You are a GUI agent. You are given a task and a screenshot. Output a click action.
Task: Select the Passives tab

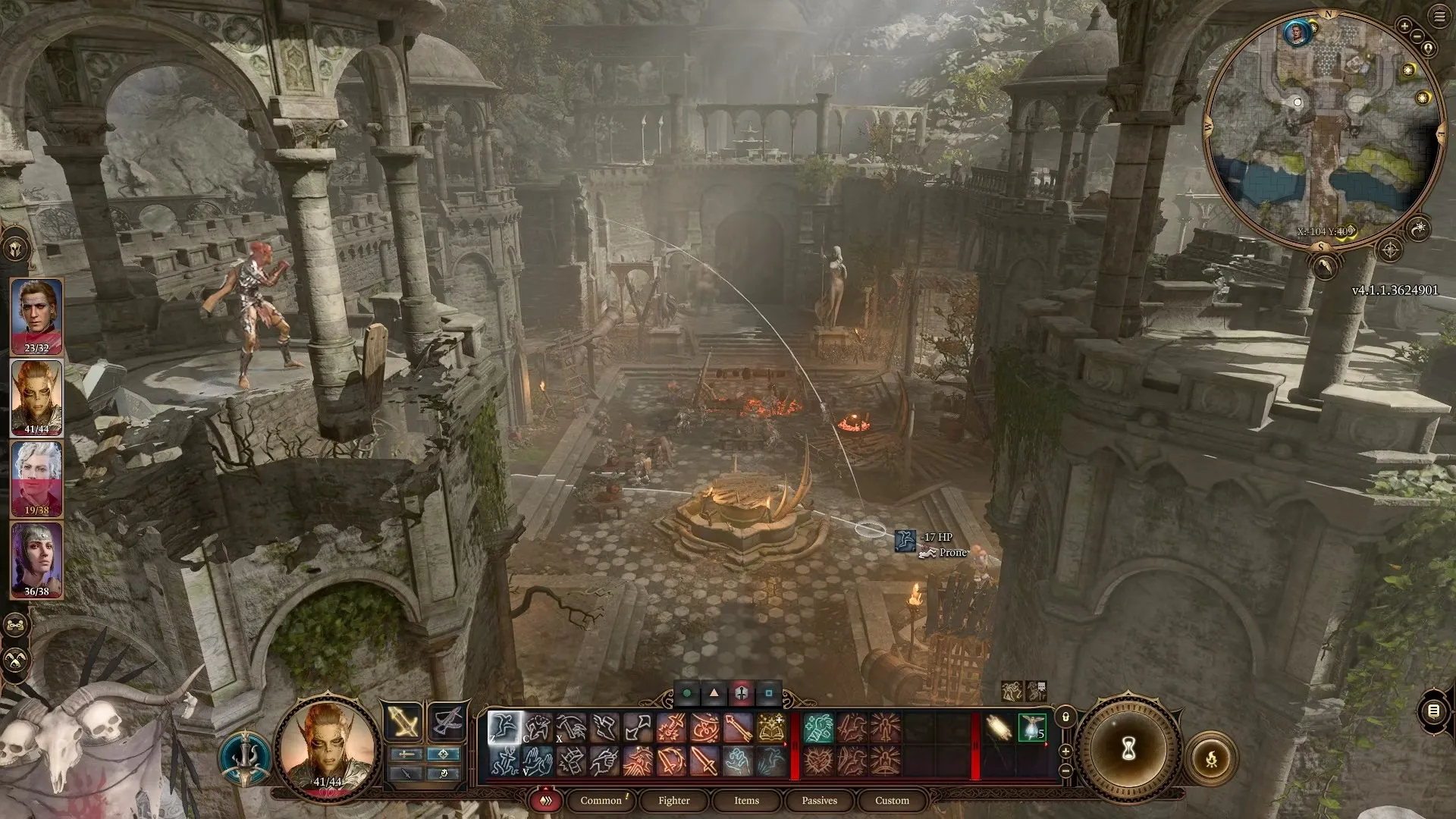[x=819, y=800]
